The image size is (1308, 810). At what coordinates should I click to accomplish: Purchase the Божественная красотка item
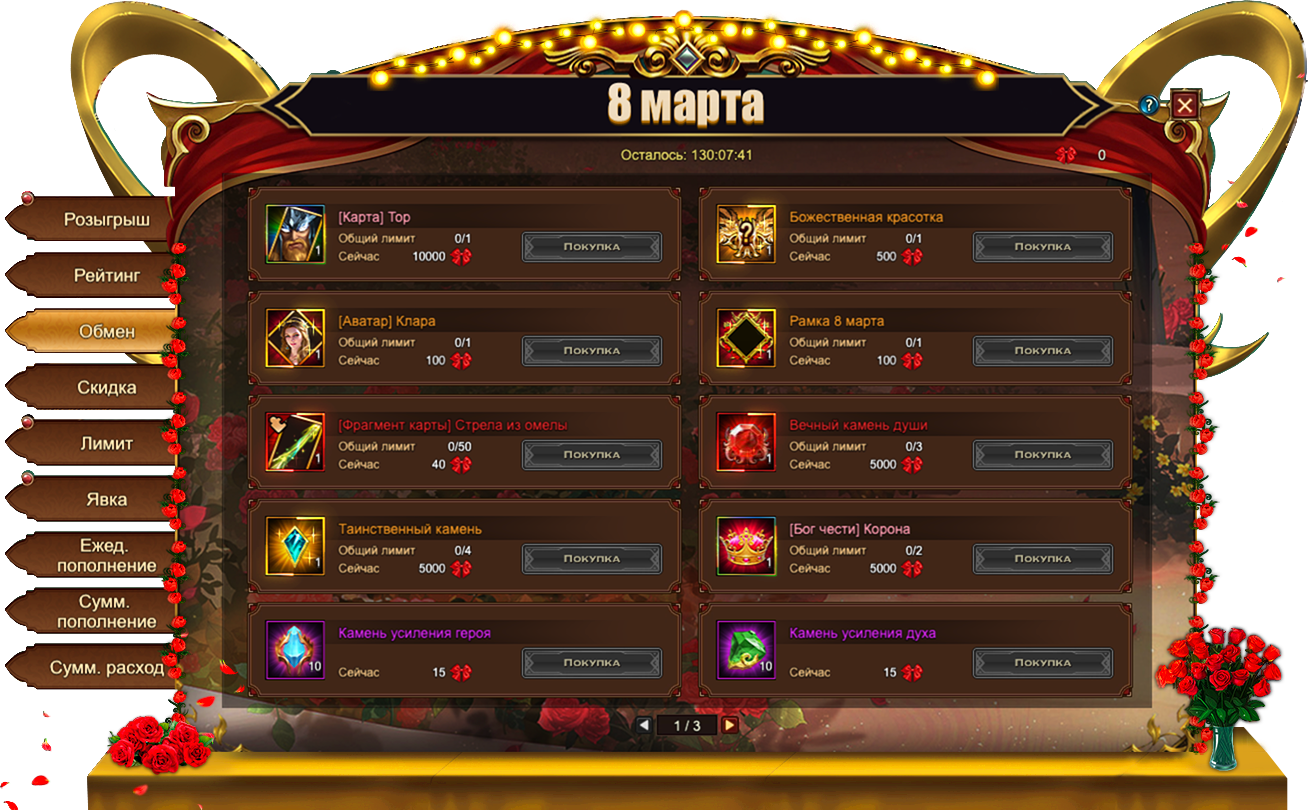coord(1043,247)
